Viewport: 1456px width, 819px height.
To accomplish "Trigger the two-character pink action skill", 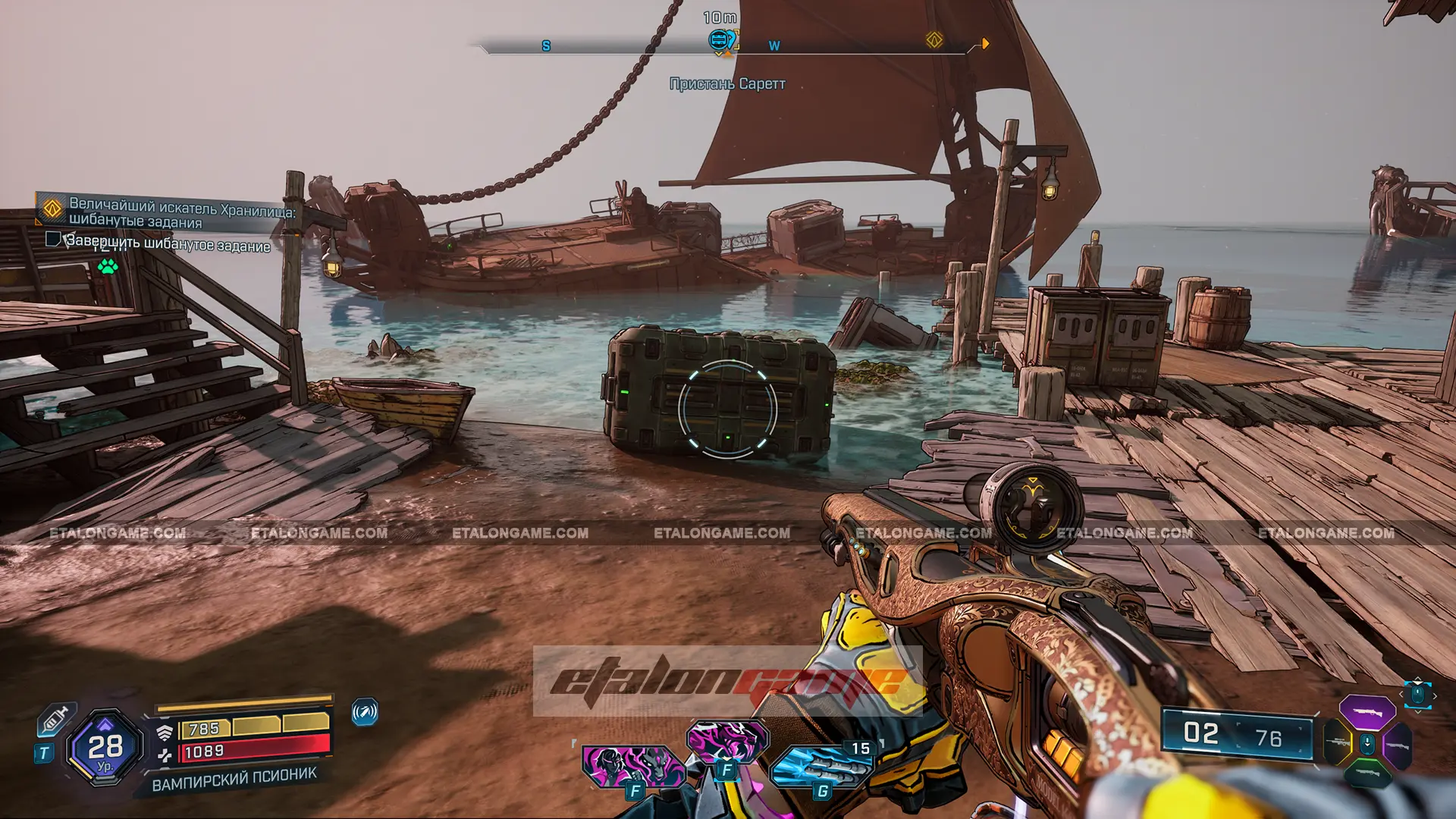I will point(632,766).
